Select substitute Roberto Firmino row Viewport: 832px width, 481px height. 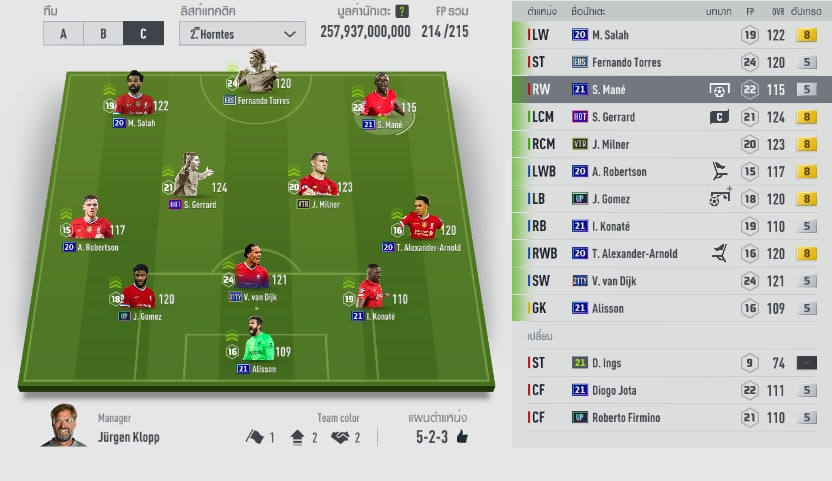click(670, 417)
